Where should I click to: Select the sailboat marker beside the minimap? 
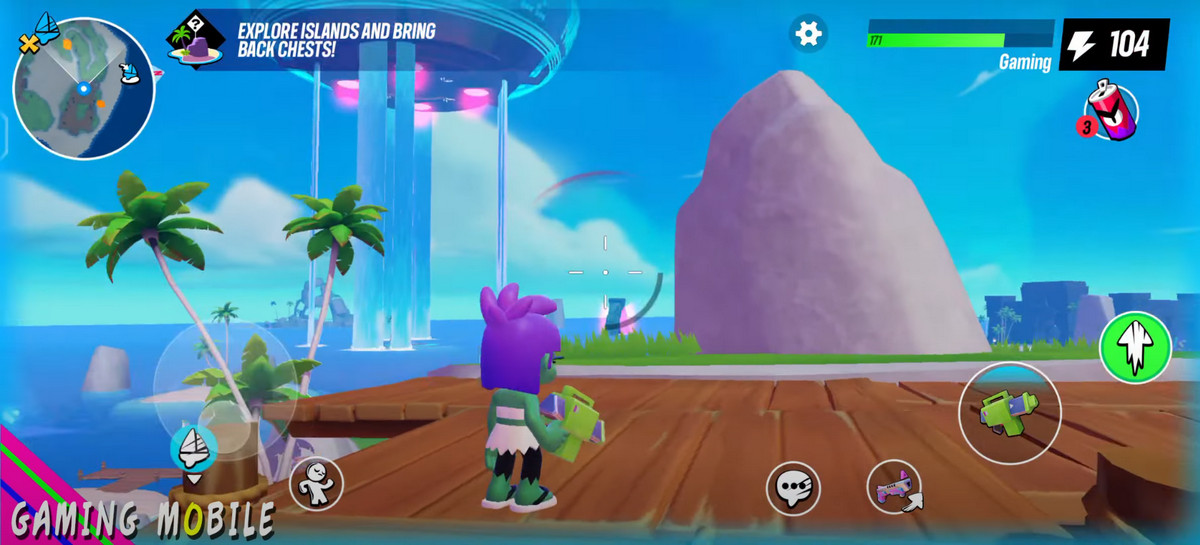click(129, 70)
